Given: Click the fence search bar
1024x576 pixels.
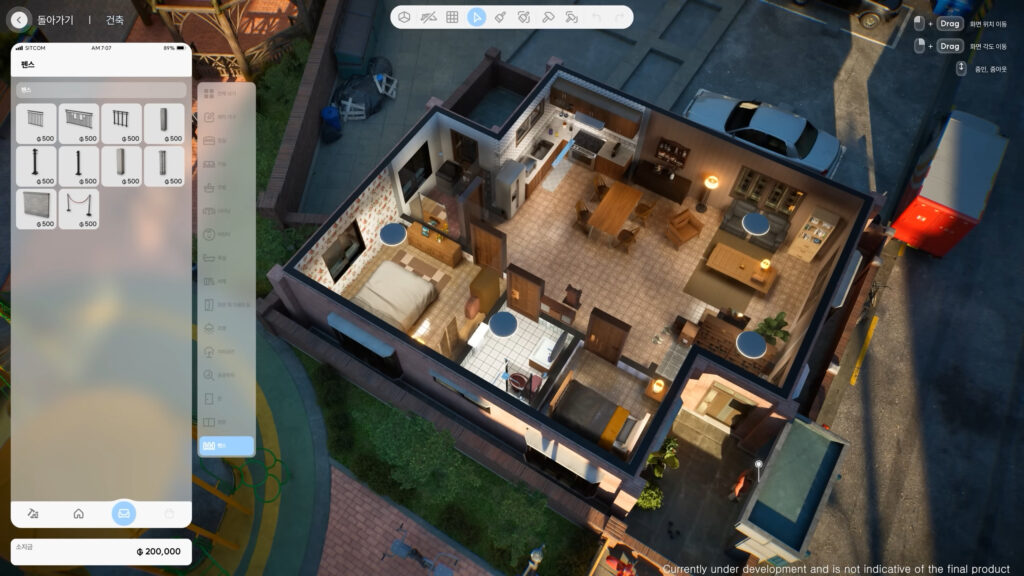Looking at the screenshot, I should pyautogui.click(x=100, y=90).
